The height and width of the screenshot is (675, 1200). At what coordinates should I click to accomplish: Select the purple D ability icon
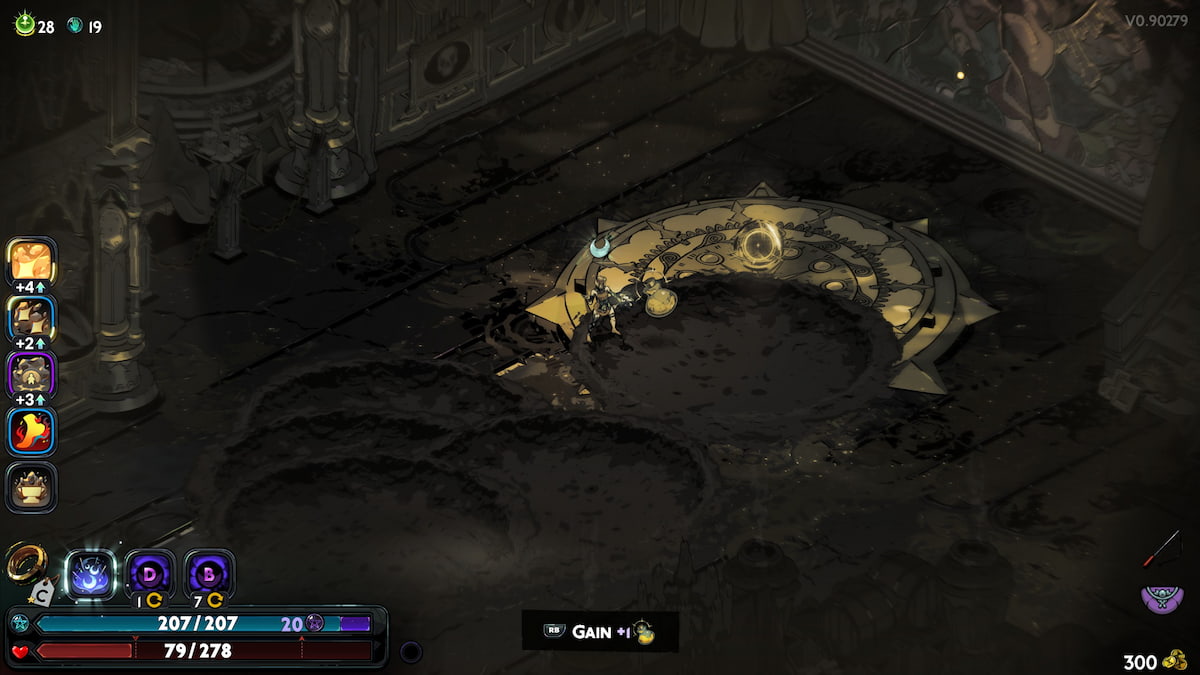pyautogui.click(x=151, y=574)
